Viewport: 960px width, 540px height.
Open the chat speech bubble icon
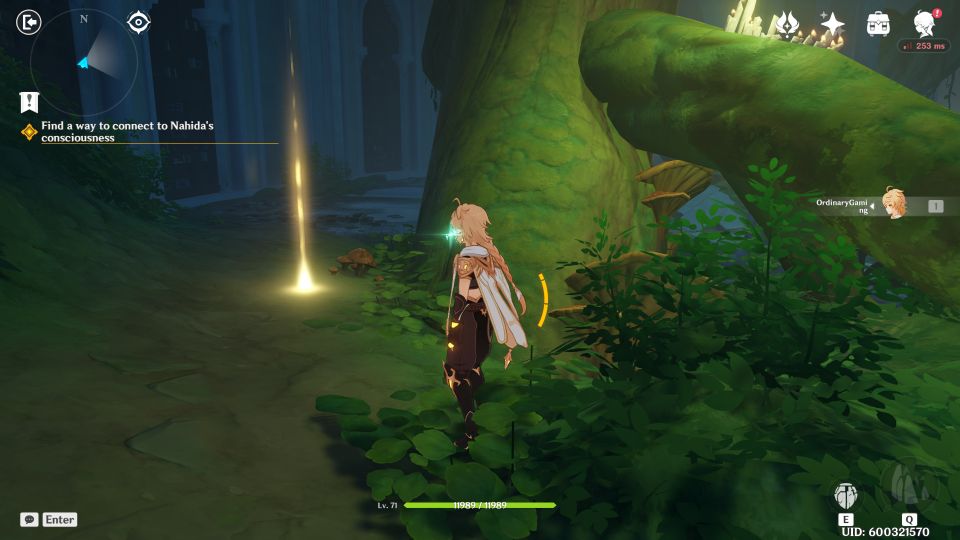(30, 520)
